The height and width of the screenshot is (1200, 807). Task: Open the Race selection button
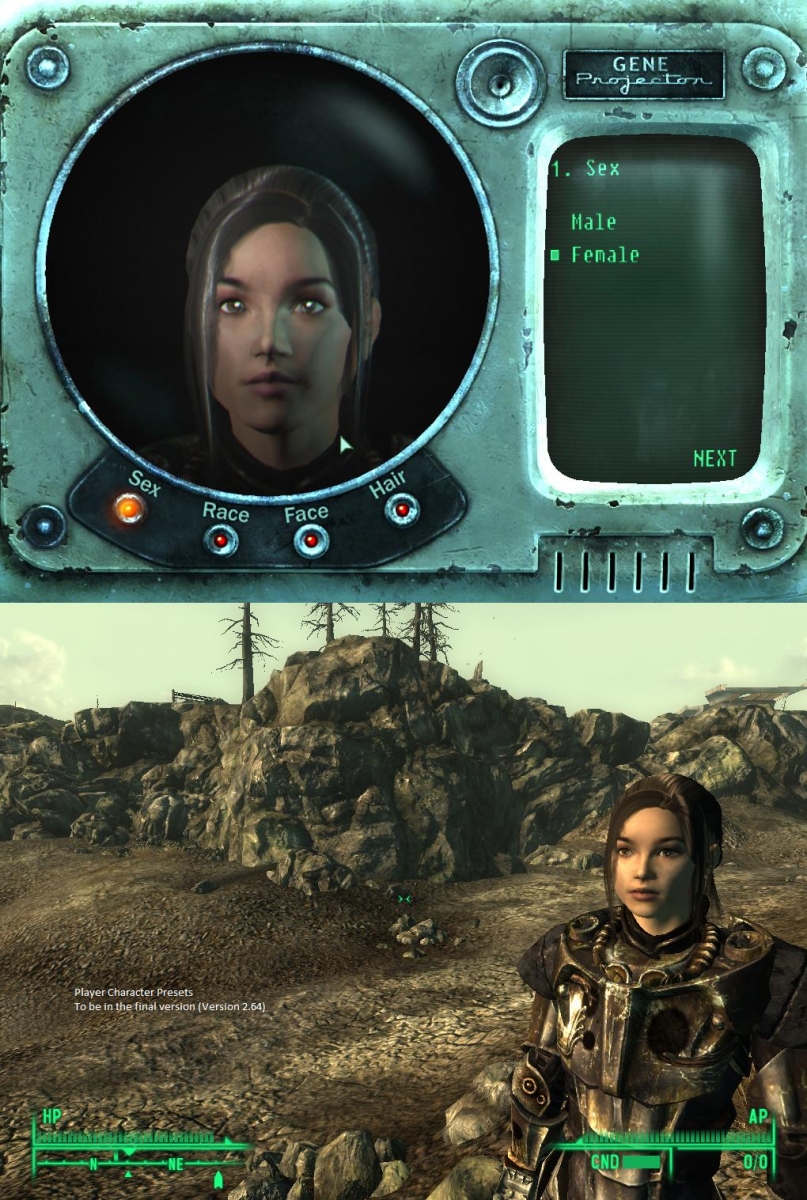click(221, 541)
